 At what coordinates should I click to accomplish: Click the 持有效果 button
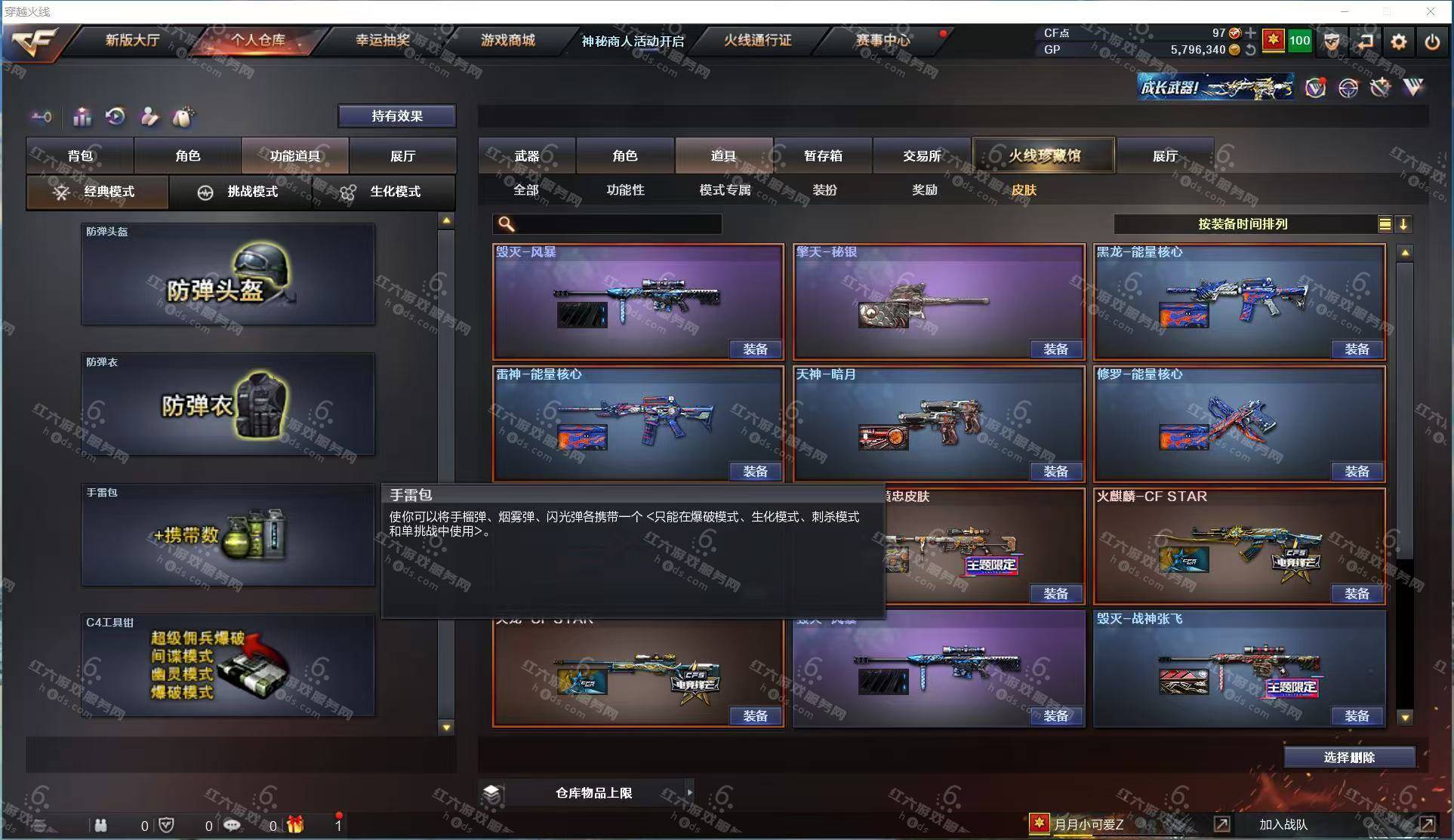coord(396,115)
